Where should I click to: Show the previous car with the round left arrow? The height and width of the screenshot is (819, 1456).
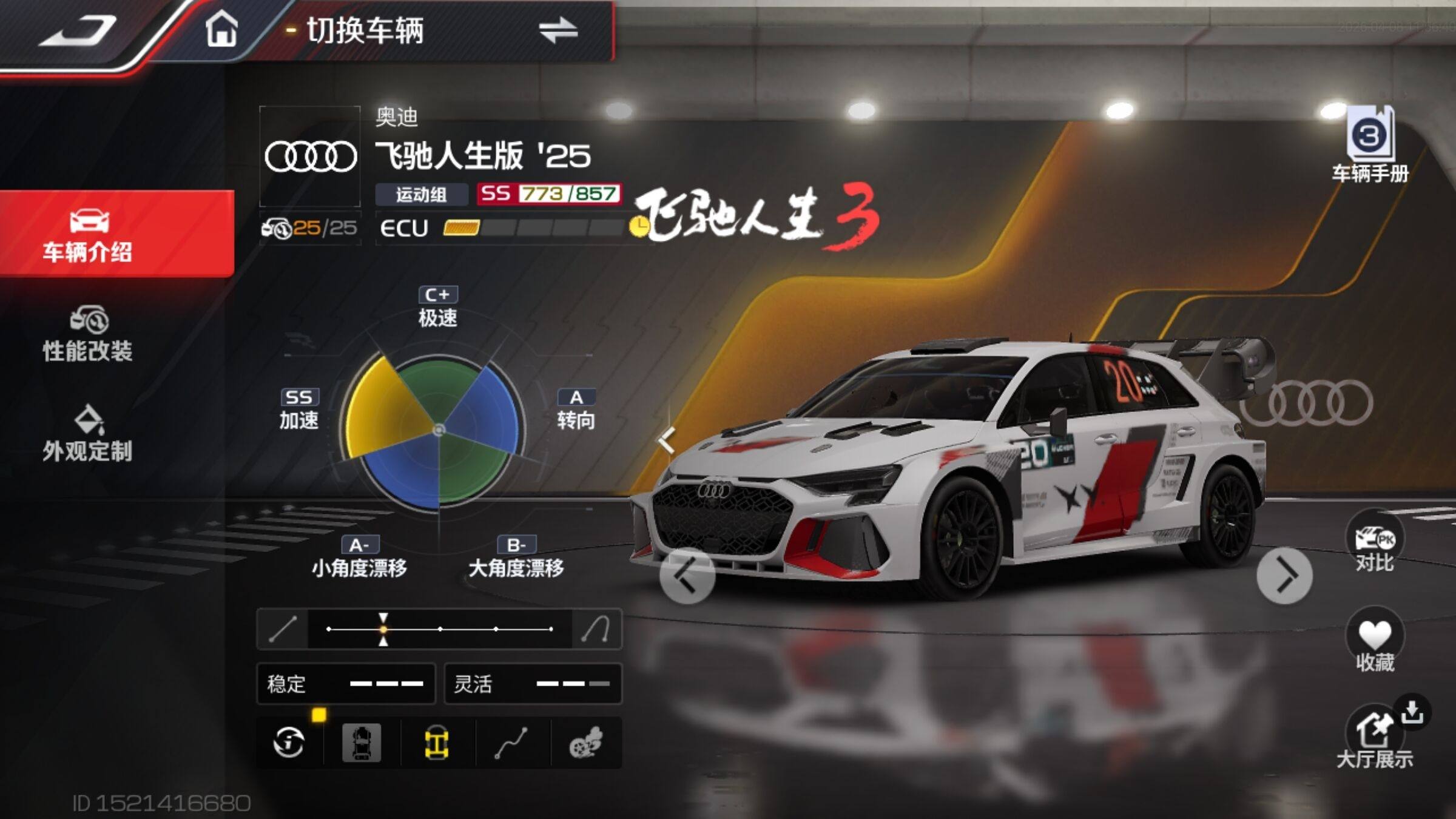click(x=687, y=576)
